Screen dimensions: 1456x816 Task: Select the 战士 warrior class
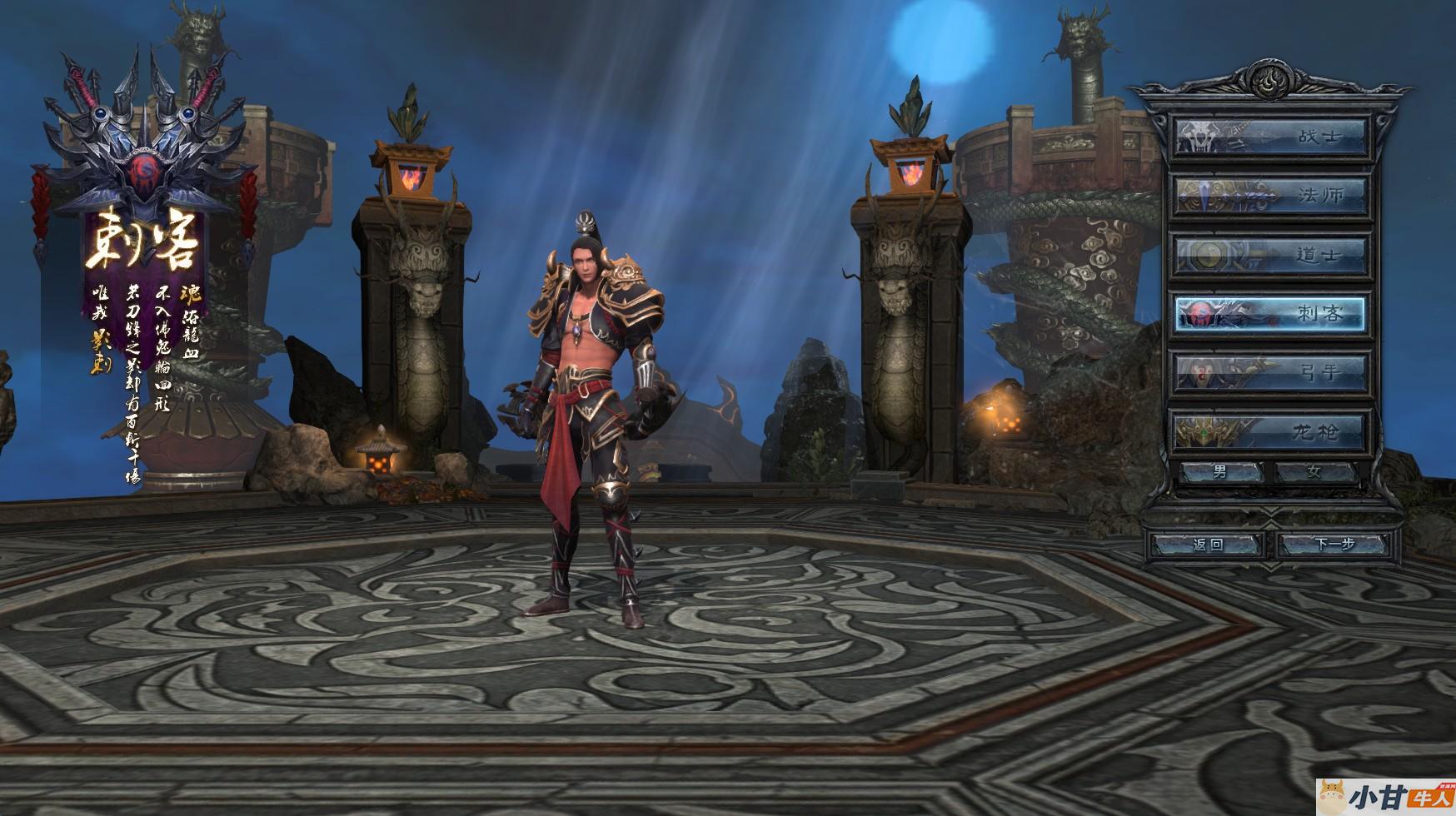click(1270, 137)
